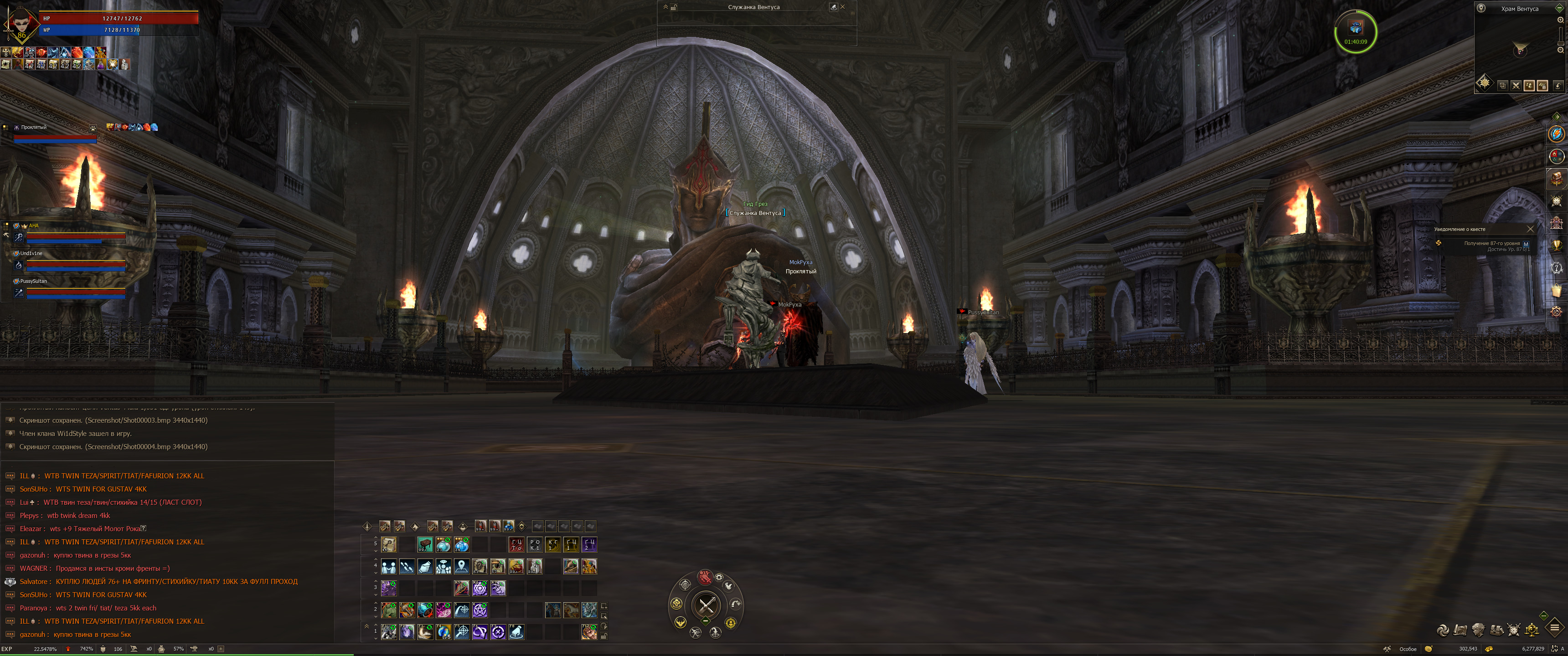The height and width of the screenshot is (656, 1568).
Task: Zoom in on the minimap
Action: (x=1560, y=20)
